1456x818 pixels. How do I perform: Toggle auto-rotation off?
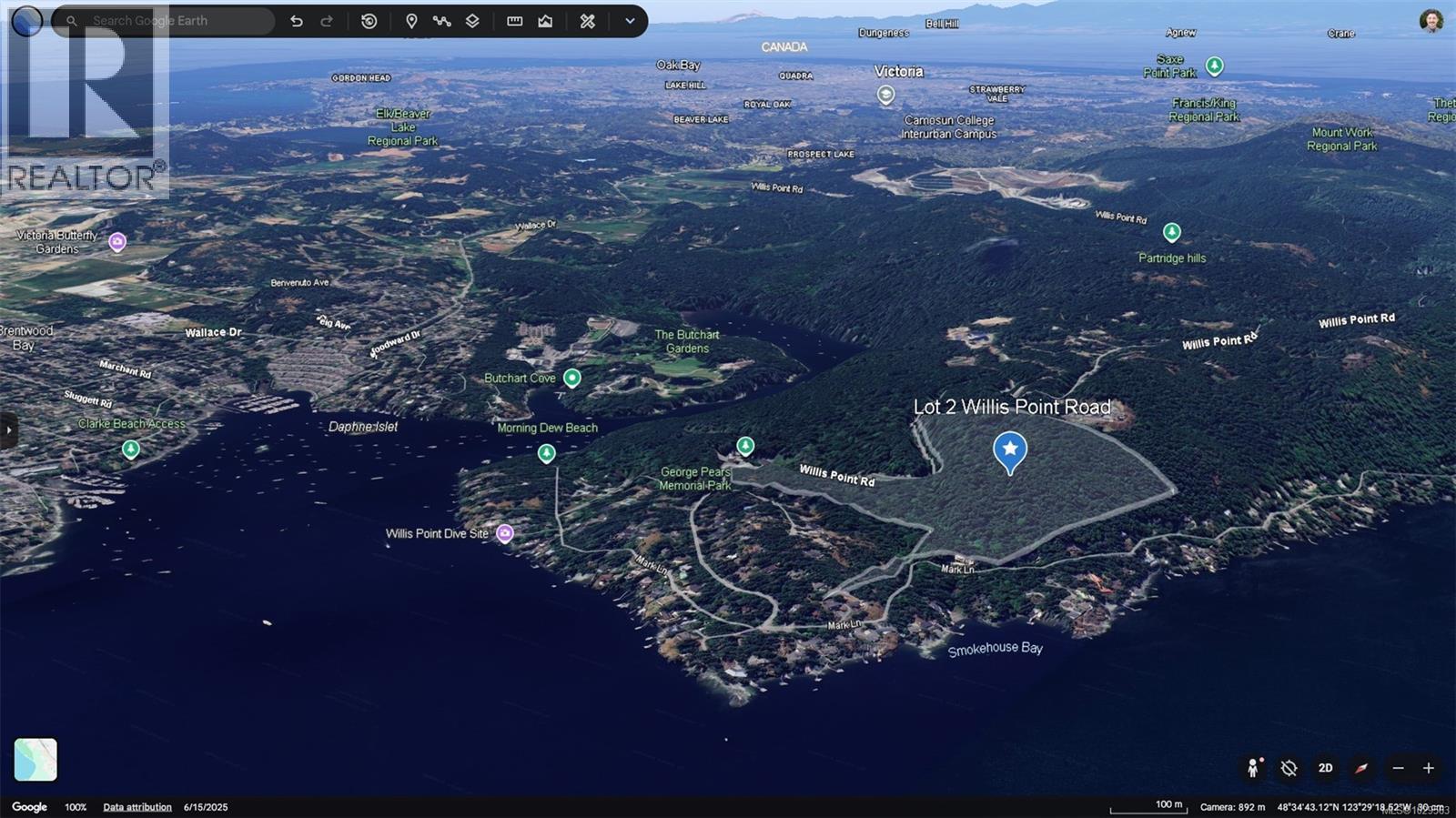[1289, 768]
